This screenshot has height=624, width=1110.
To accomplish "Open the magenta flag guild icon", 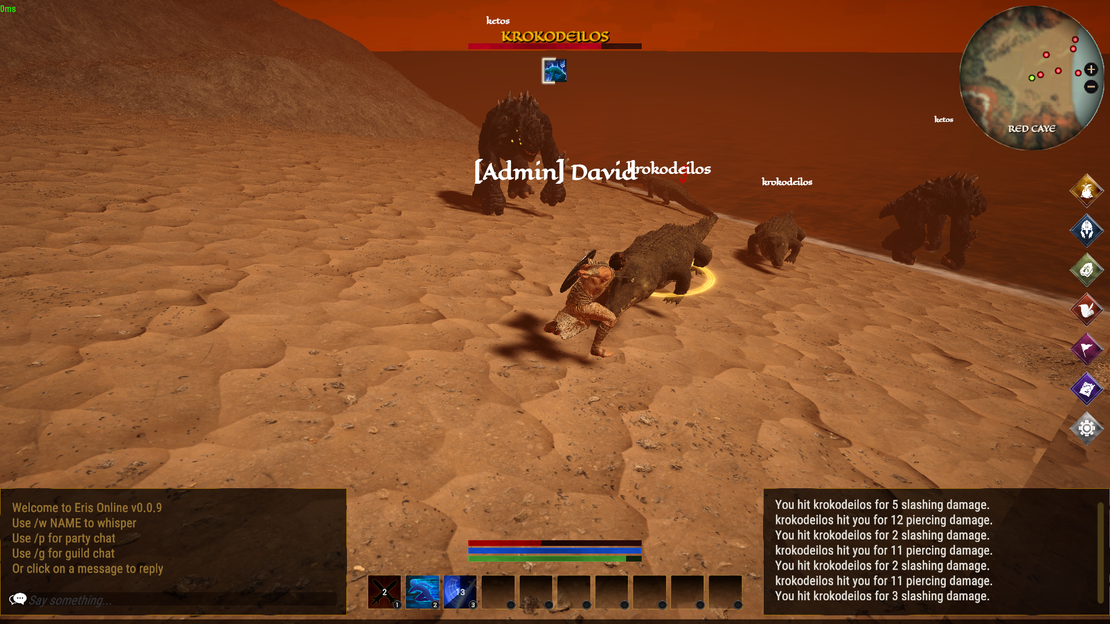I will click(x=1087, y=349).
